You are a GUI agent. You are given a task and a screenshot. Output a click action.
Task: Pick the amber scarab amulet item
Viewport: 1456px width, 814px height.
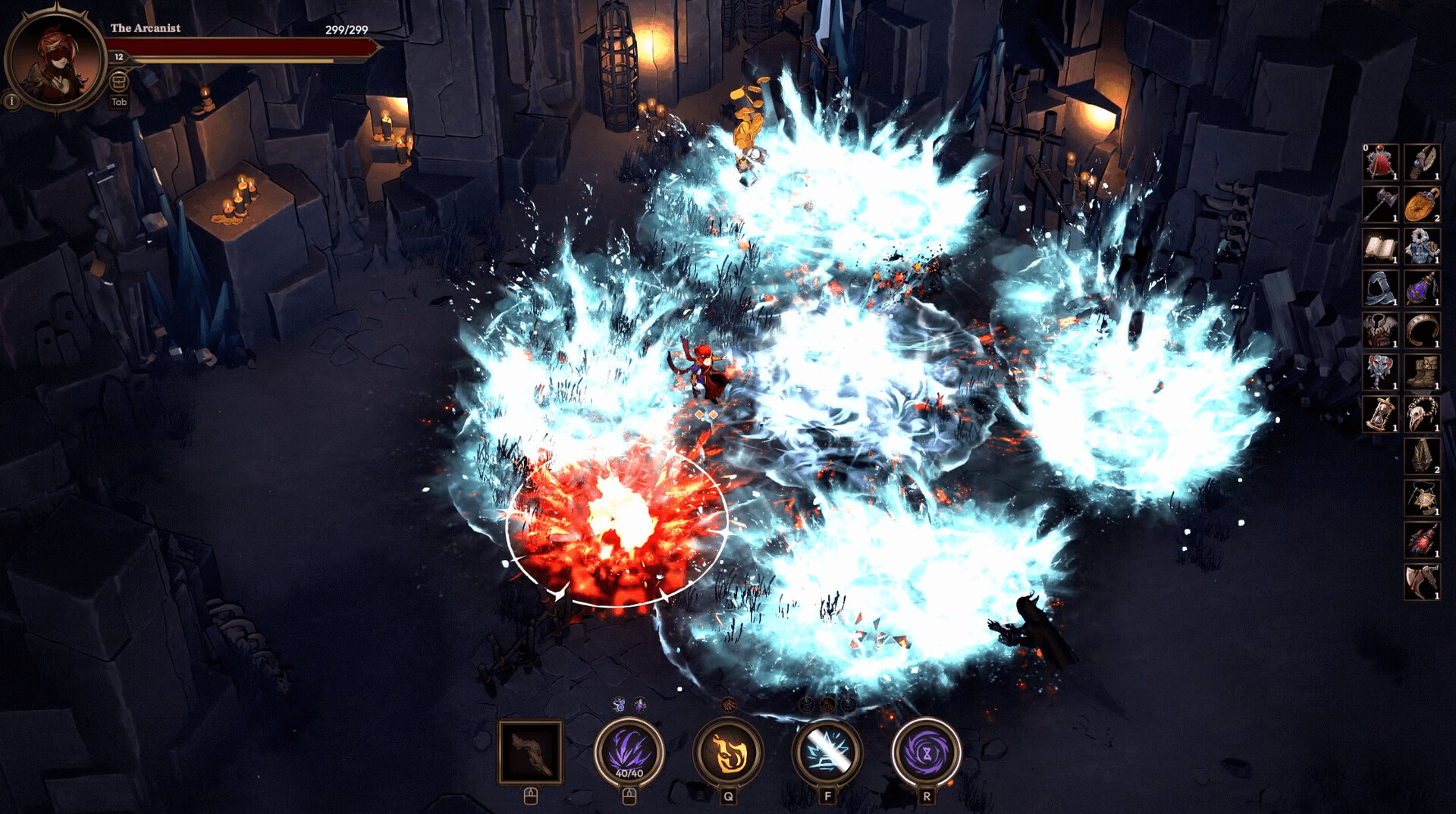coord(1421,204)
